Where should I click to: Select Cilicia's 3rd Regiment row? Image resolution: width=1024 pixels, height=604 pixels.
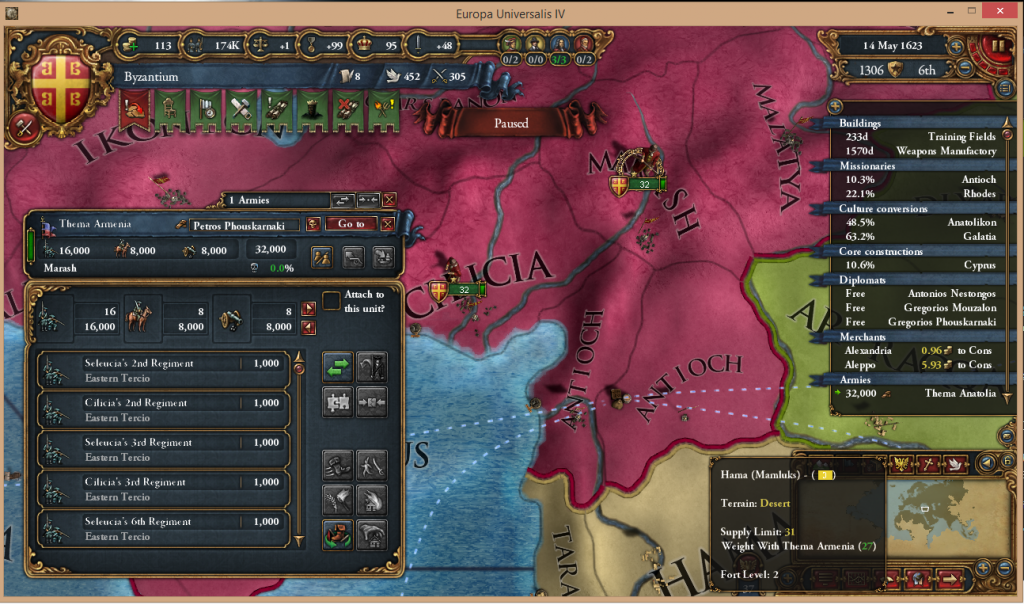pos(164,489)
